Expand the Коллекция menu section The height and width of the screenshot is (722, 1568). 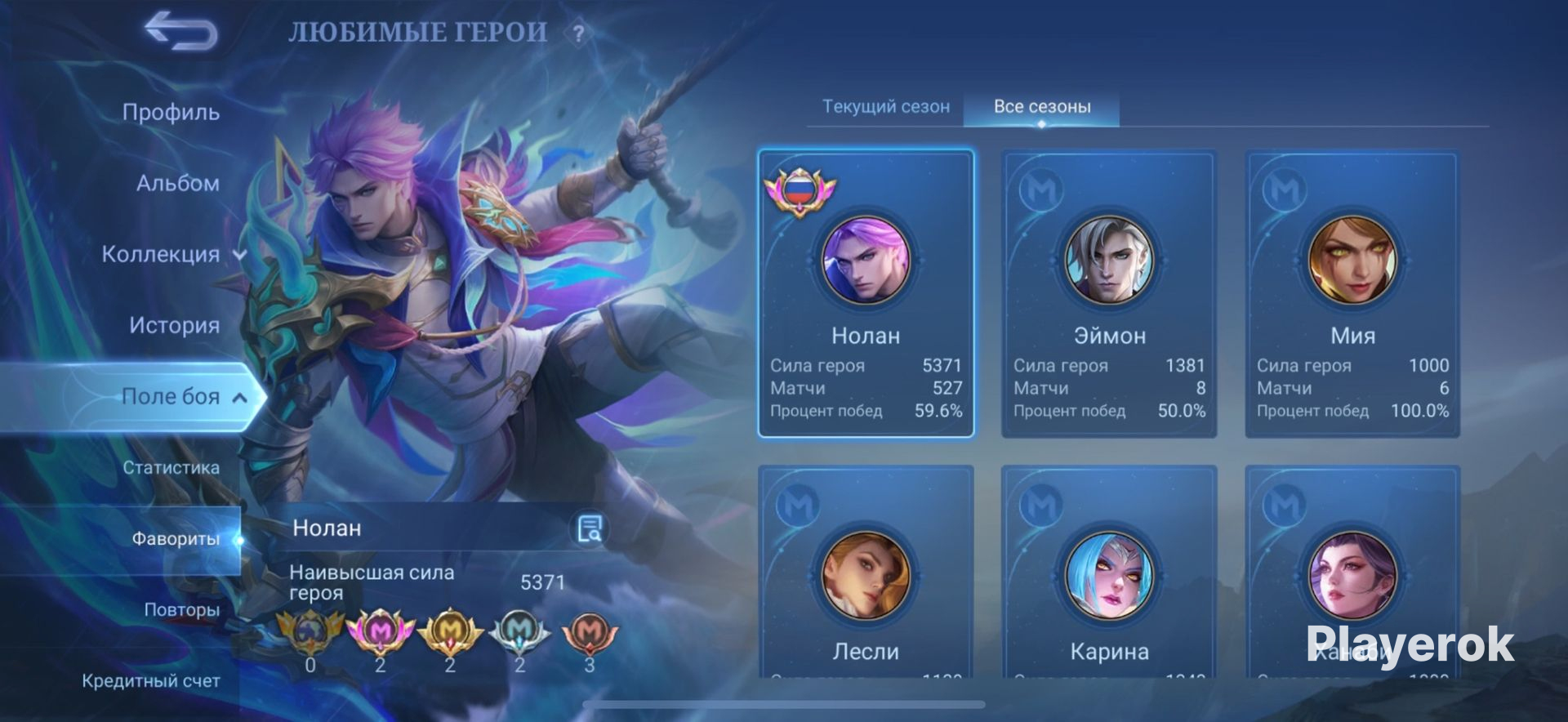pos(173,254)
